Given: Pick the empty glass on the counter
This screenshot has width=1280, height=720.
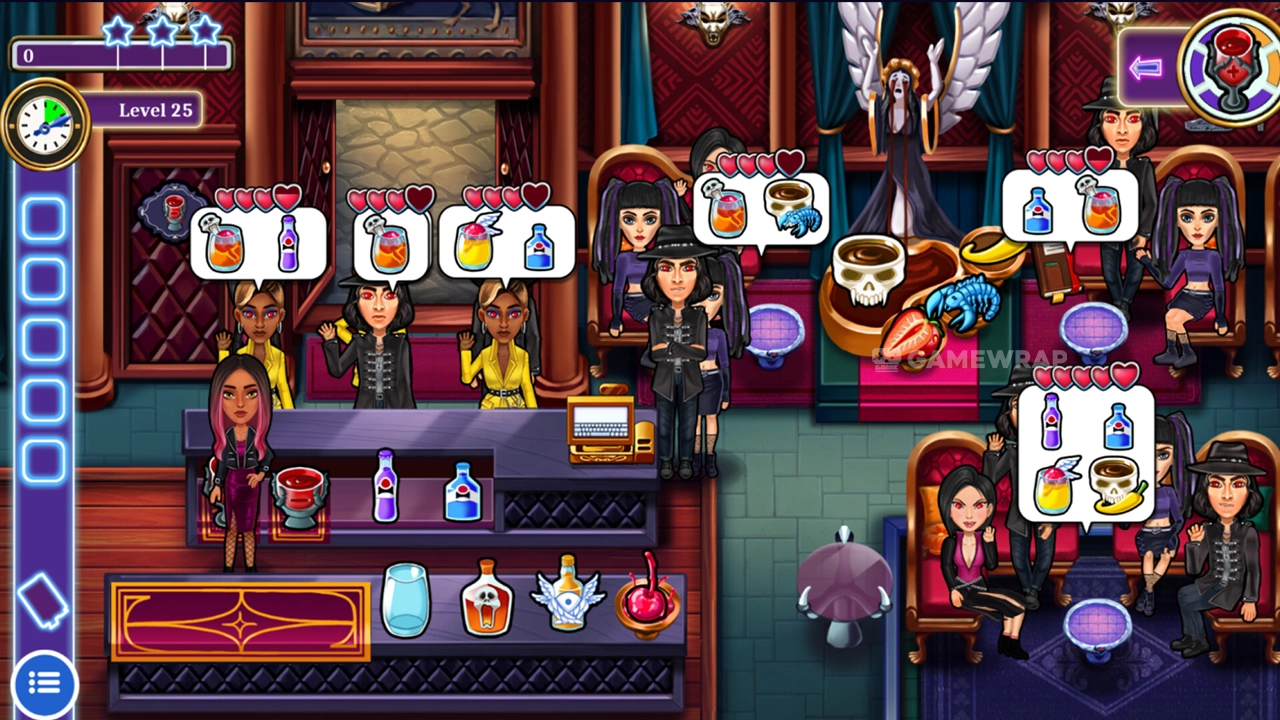Looking at the screenshot, I should [x=405, y=599].
